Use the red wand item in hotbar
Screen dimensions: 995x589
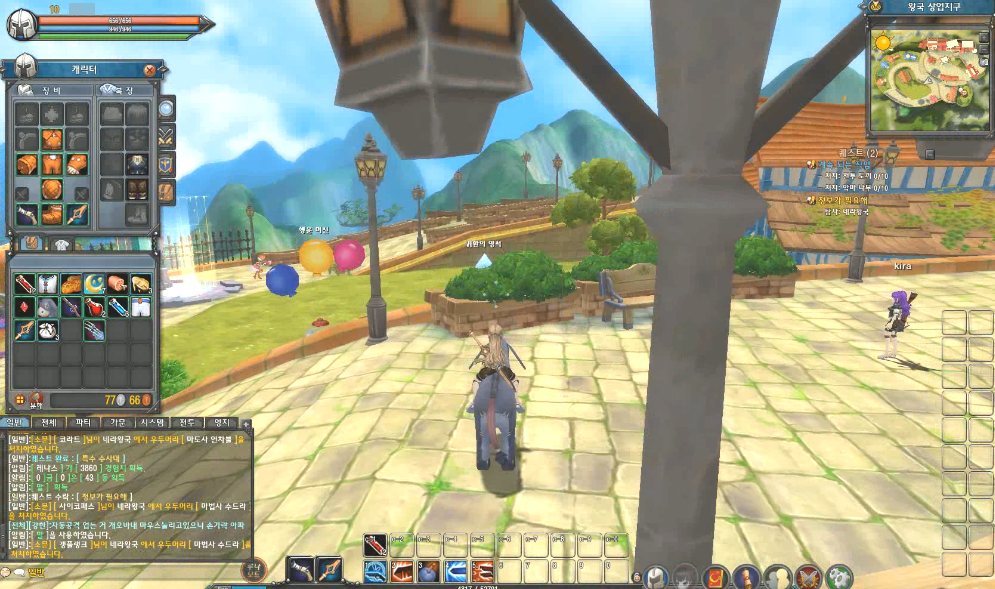[x=375, y=546]
